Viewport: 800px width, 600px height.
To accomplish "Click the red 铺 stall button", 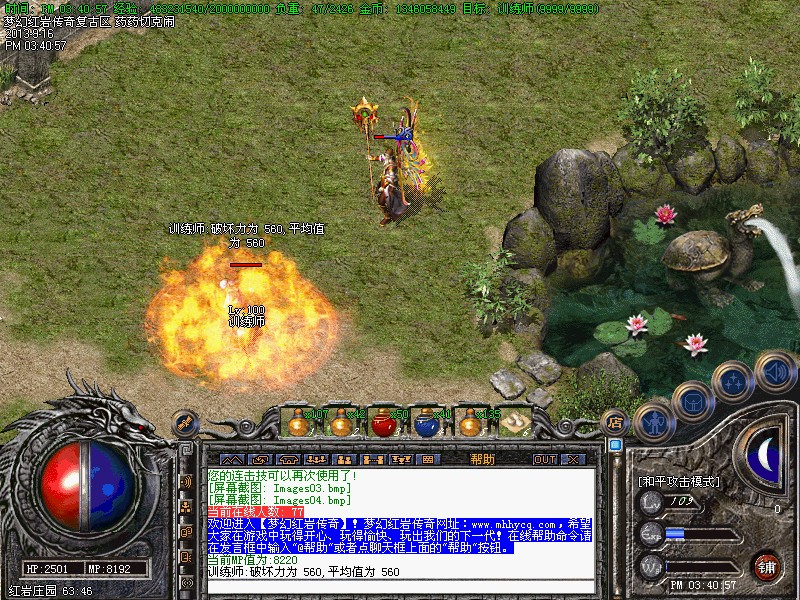I will pyautogui.click(x=766, y=565).
